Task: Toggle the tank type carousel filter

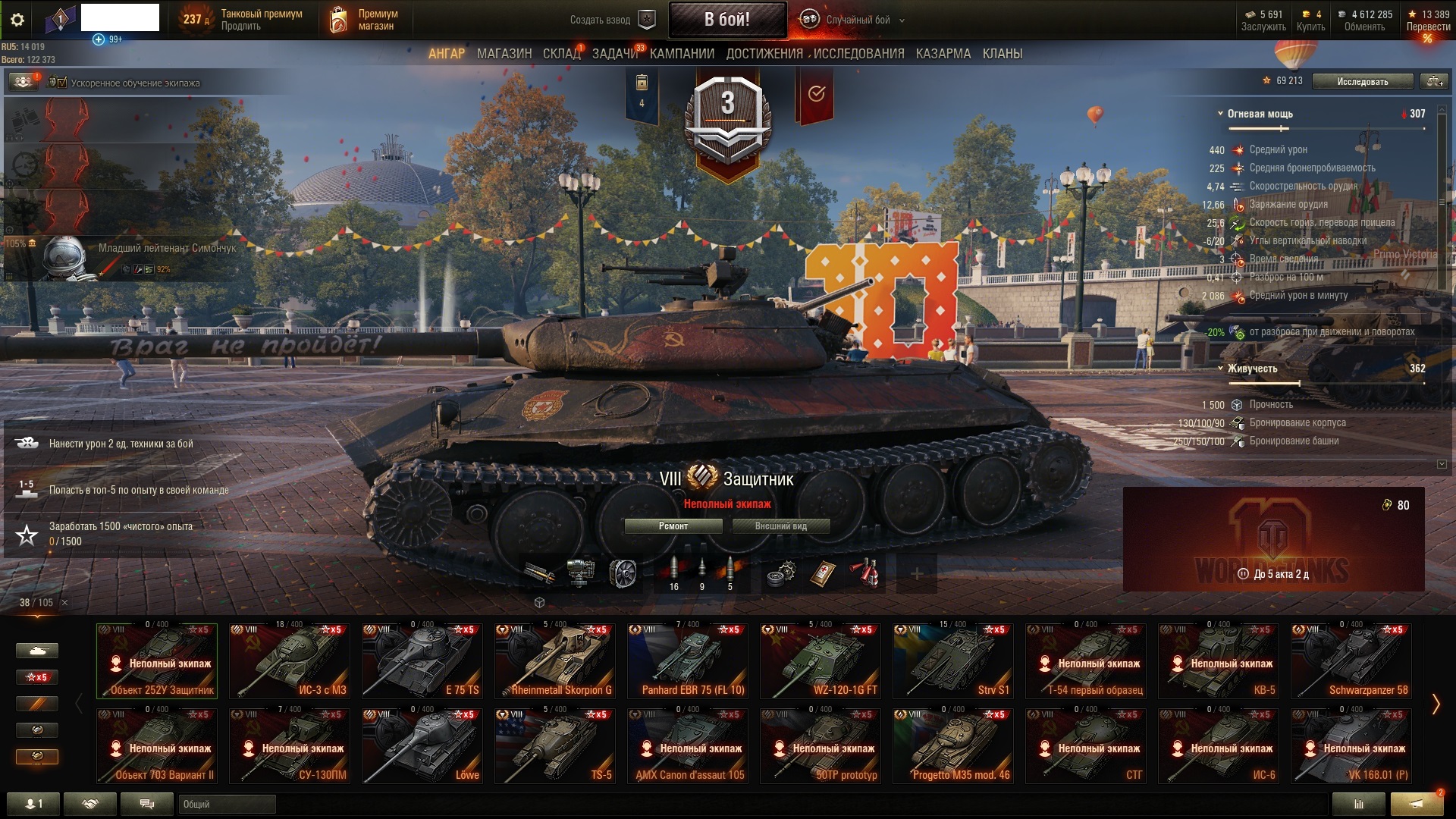Action: [x=37, y=651]
